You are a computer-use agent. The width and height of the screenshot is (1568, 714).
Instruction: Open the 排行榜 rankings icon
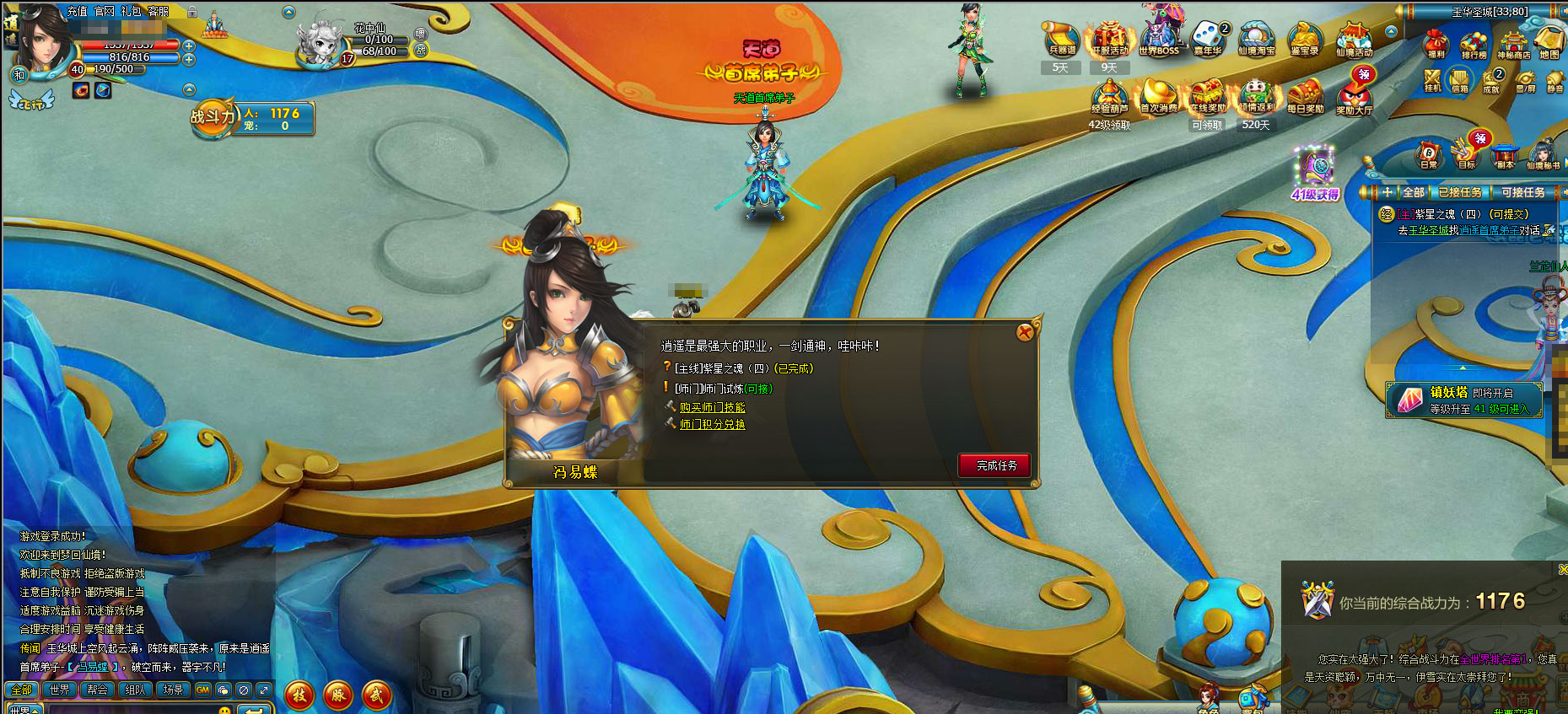[1474, 44]
